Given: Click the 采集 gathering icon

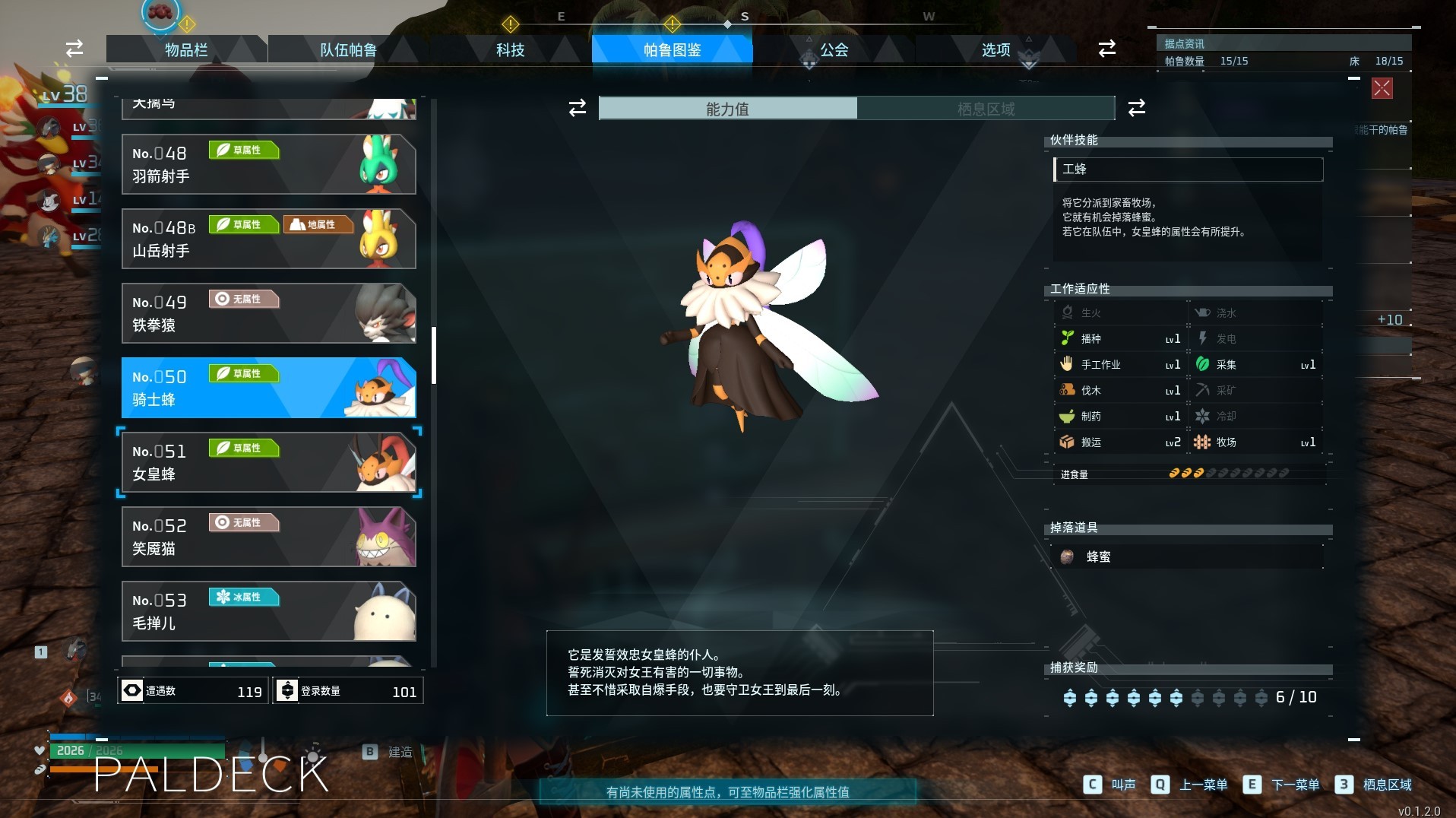Looking at the screenshot, I should tap(1202, 364).
